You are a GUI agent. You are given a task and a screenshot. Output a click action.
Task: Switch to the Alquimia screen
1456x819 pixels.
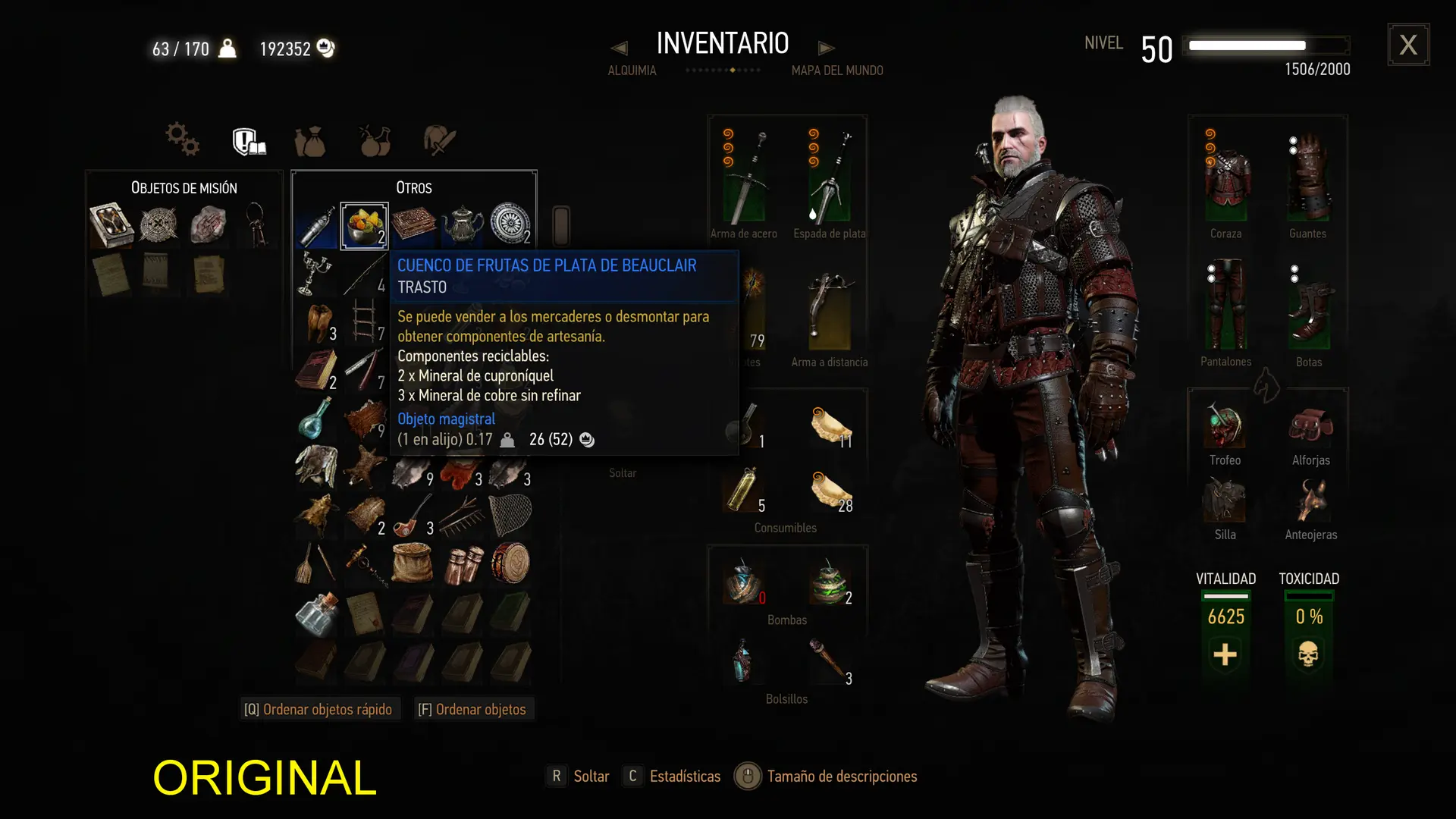(x=632, y=71)
